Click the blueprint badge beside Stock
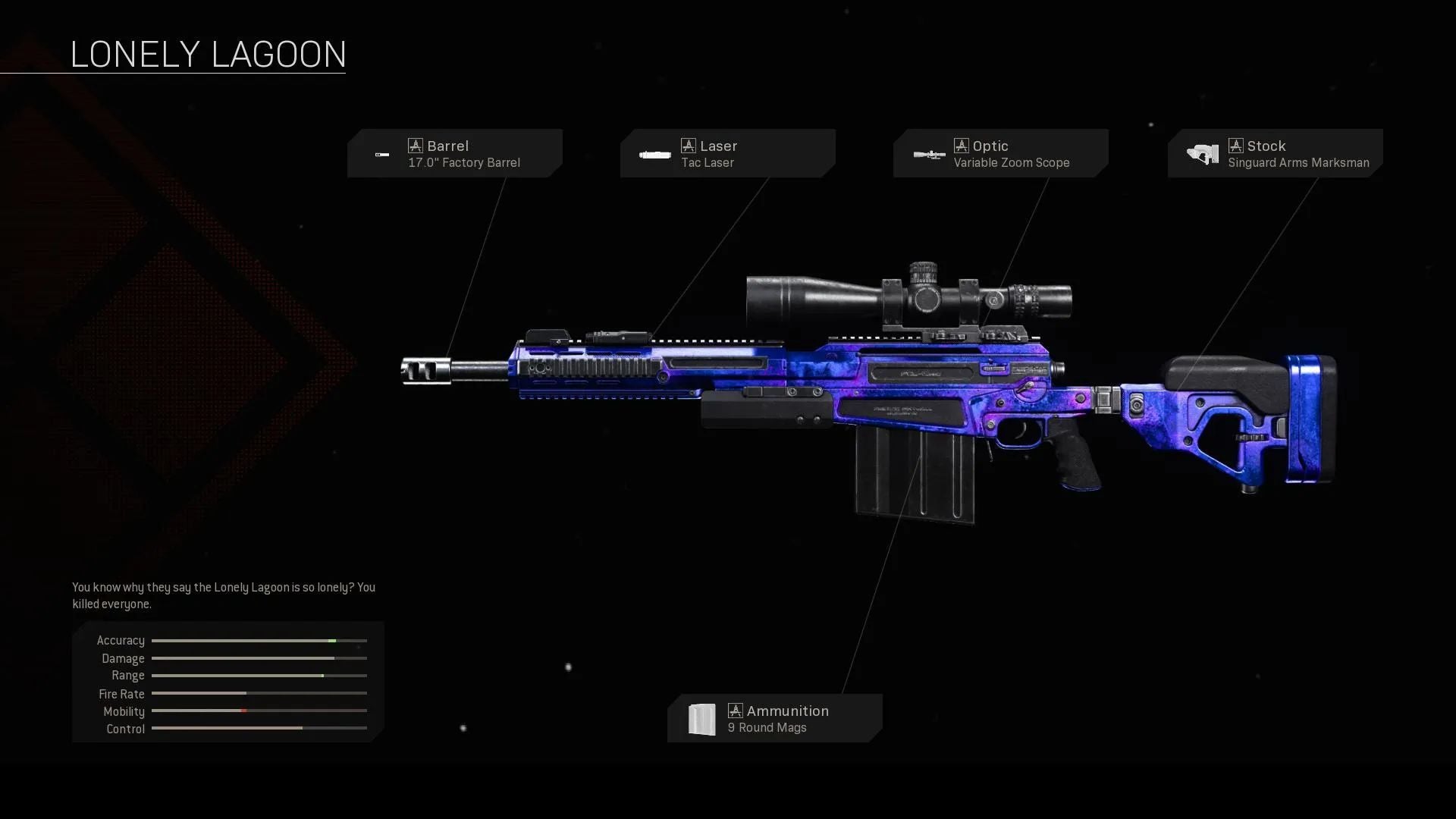Viewport: 1456px width, 819px height. coord(1236,145)
